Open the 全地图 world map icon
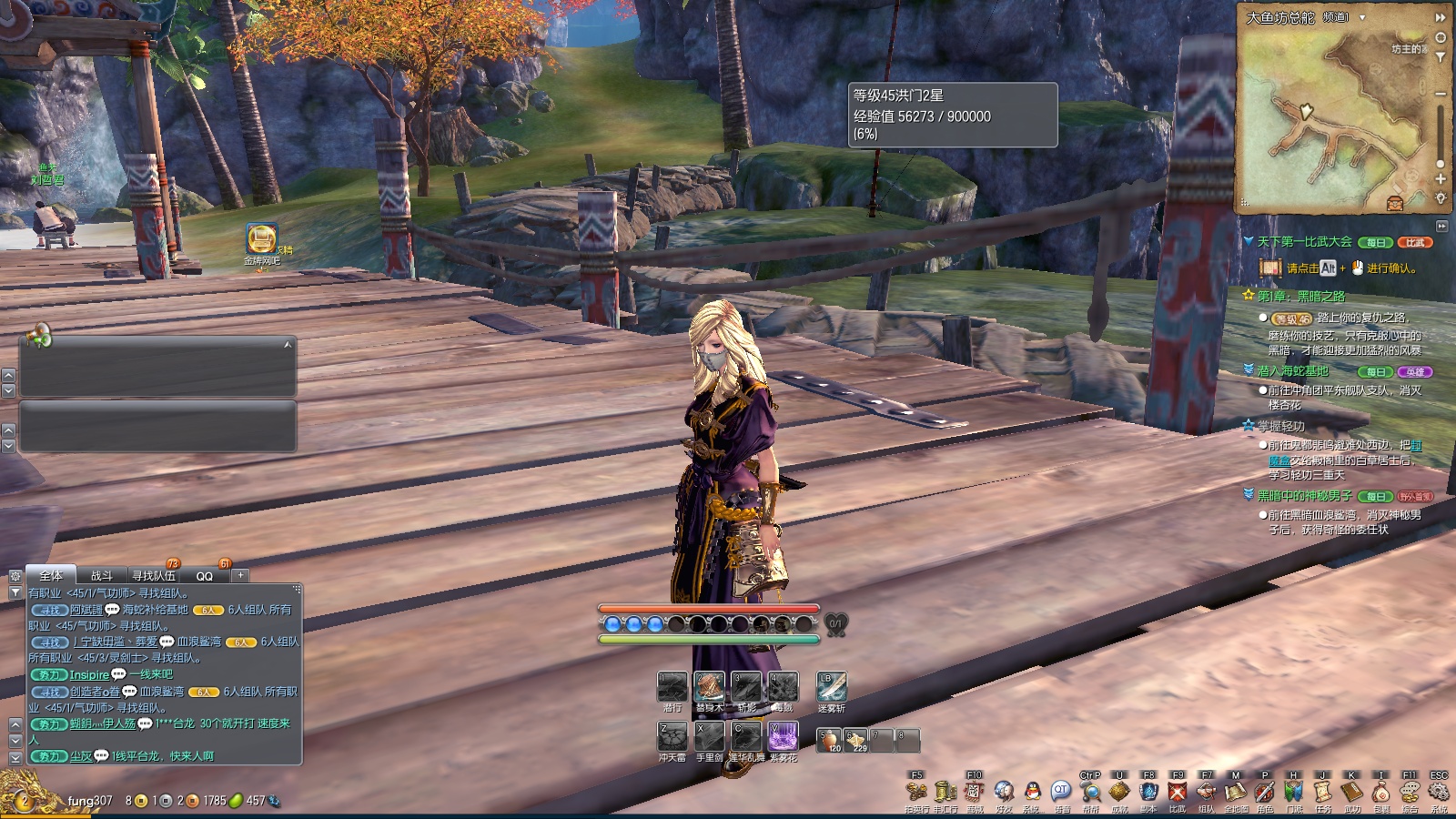The height and width of the screenshot is (819, 1456). (1235, 792)
